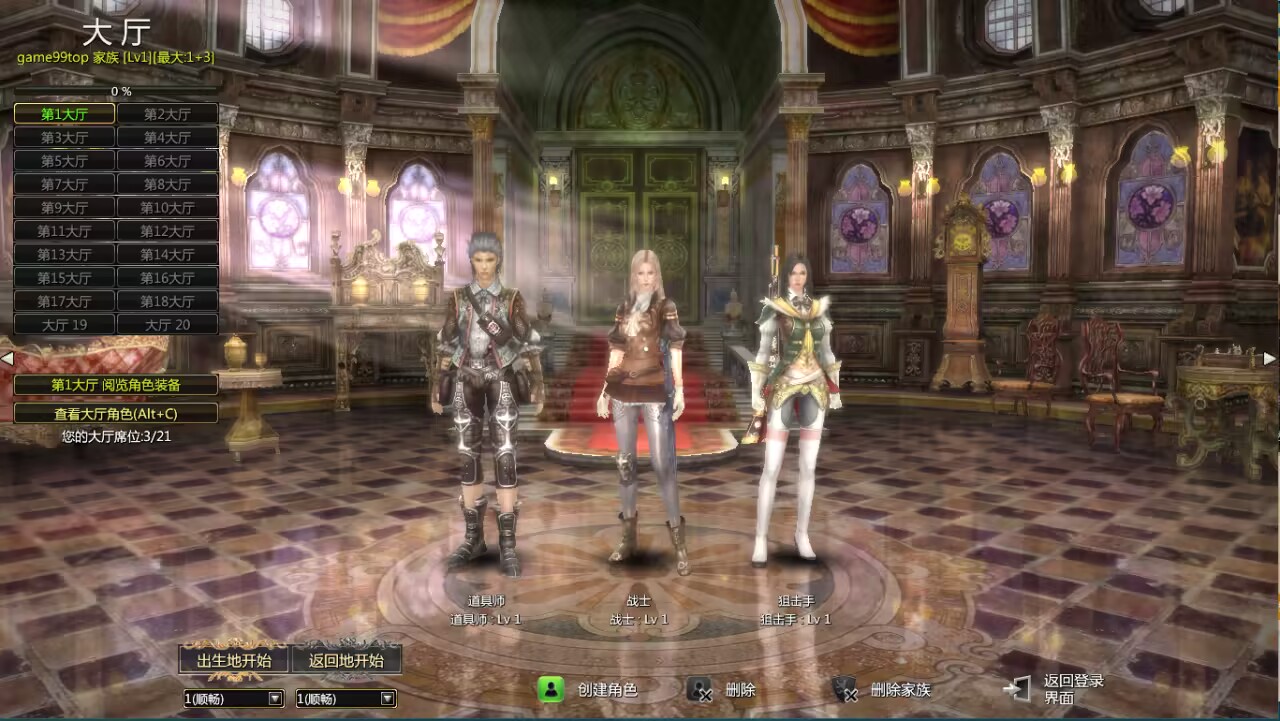1280x721 pixels.
Task: Select the 第5大厅 lobby entry
Action: coord(64,161)
